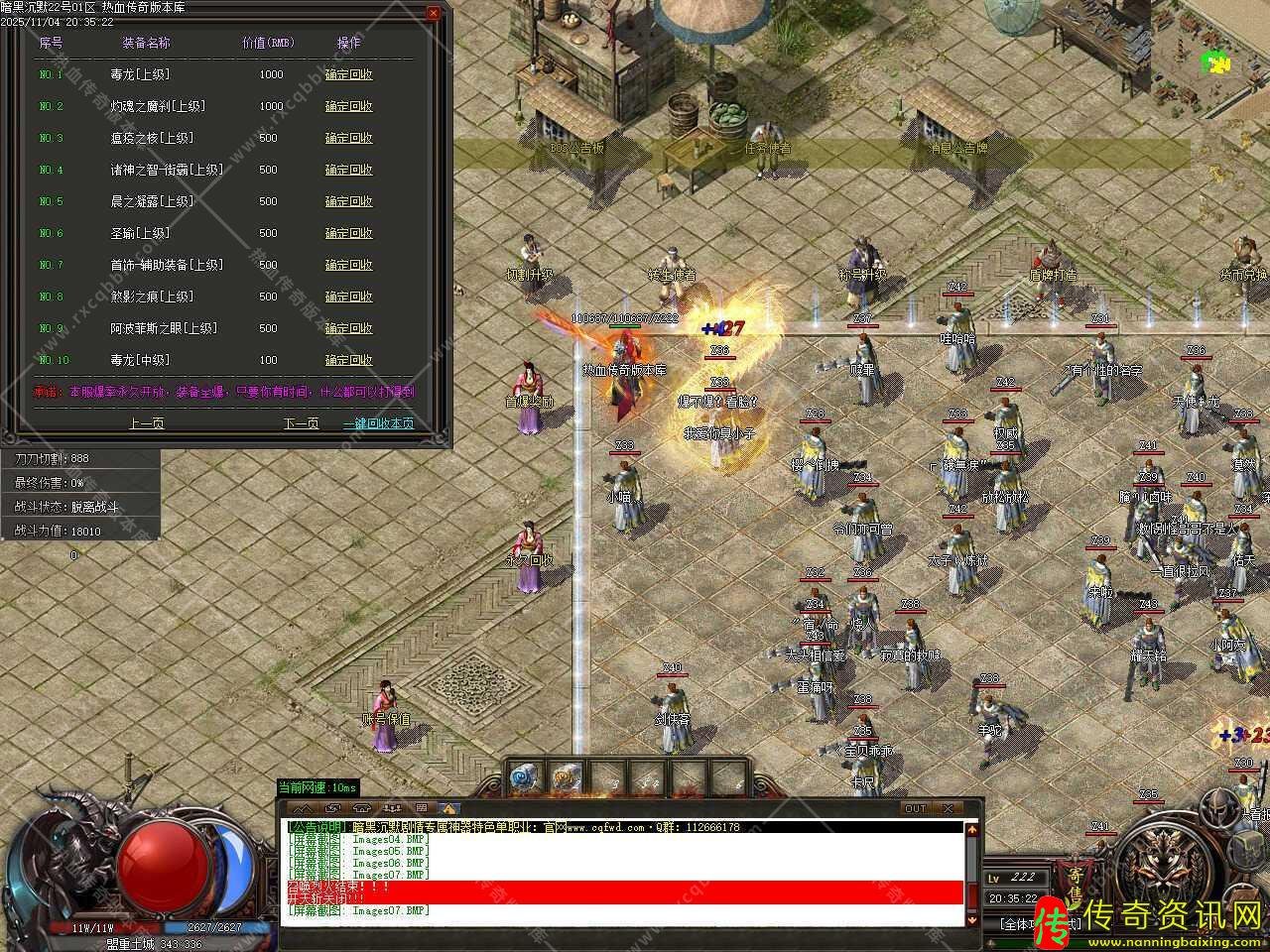Use the blue spiral scroll hotbar item
Viewport: 1270px width, 952px height.
[x=524, y=778]
